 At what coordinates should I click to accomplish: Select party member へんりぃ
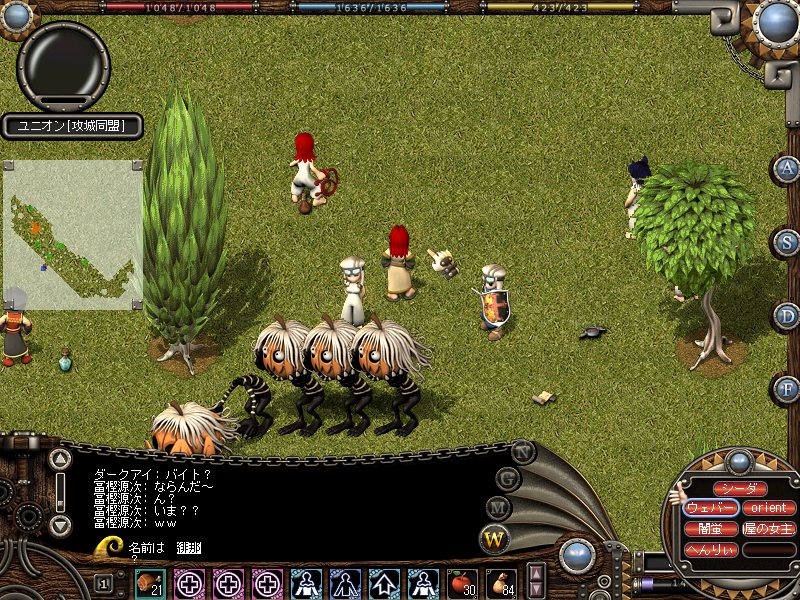pyautogui.click(x=711, y=550)
